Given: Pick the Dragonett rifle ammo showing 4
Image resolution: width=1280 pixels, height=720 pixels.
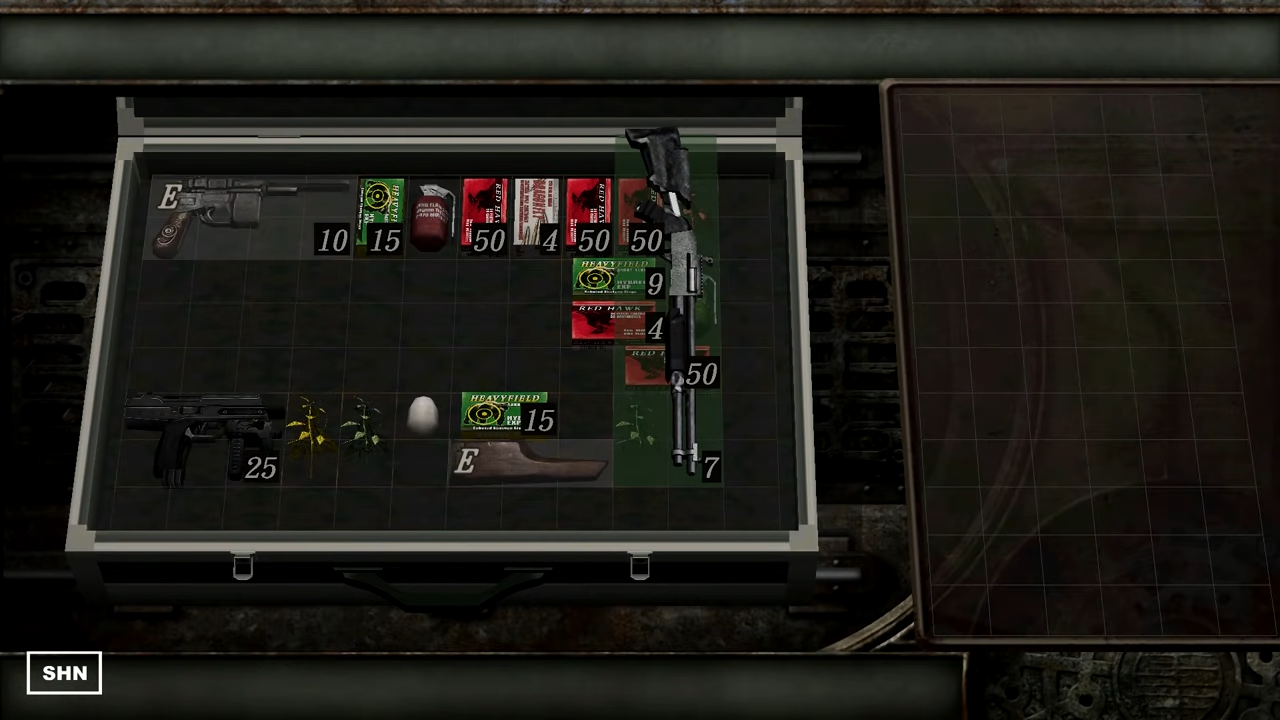Looking at the screenshot, I should pos(540,212).
